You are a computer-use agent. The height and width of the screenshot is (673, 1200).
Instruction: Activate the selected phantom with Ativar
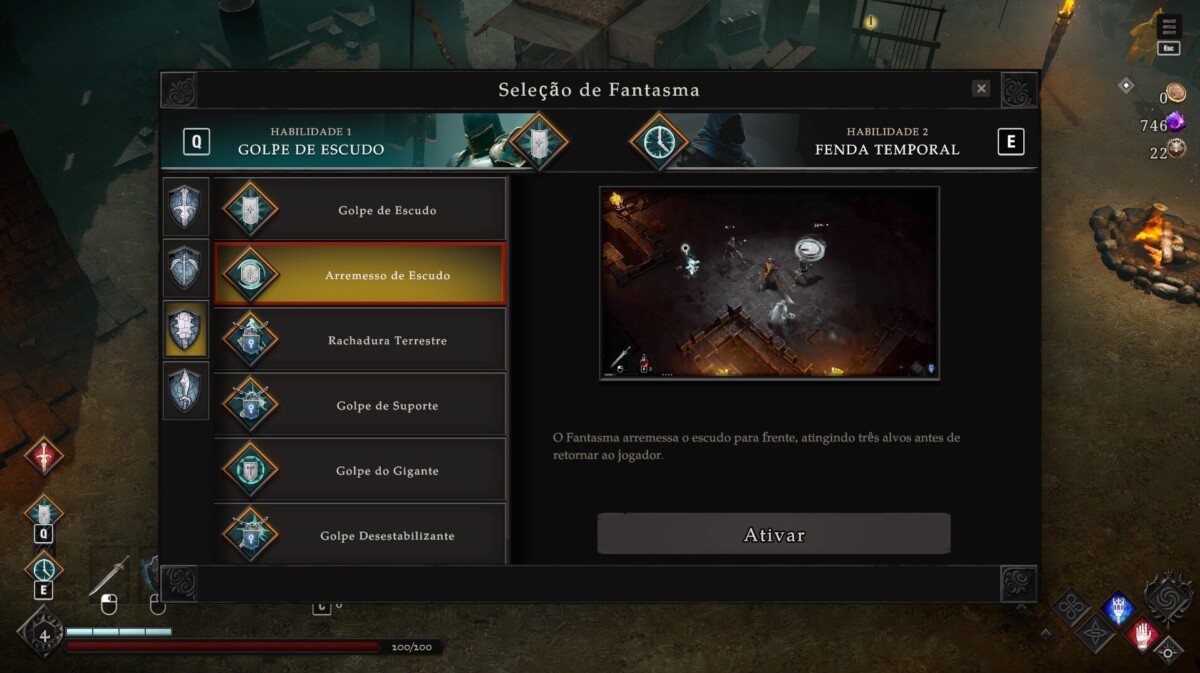[x=773, y=534]
